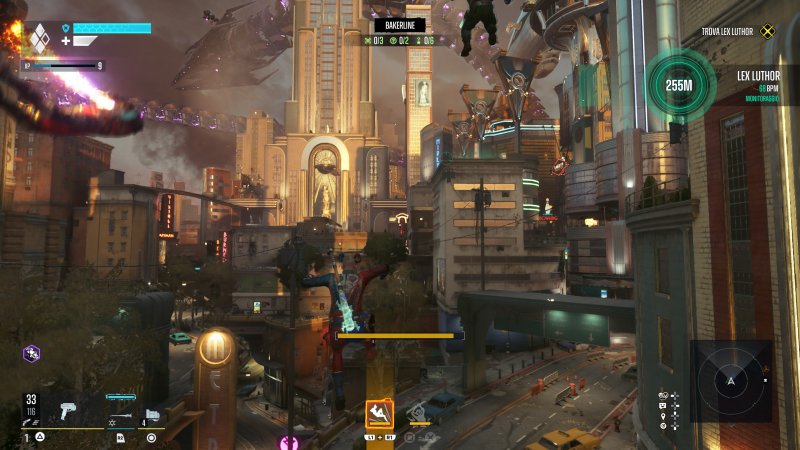Viewport: 800px width, 450px height.
Task: Select the Harley Quinn diamond character emblem
Action: coord(38,38)
